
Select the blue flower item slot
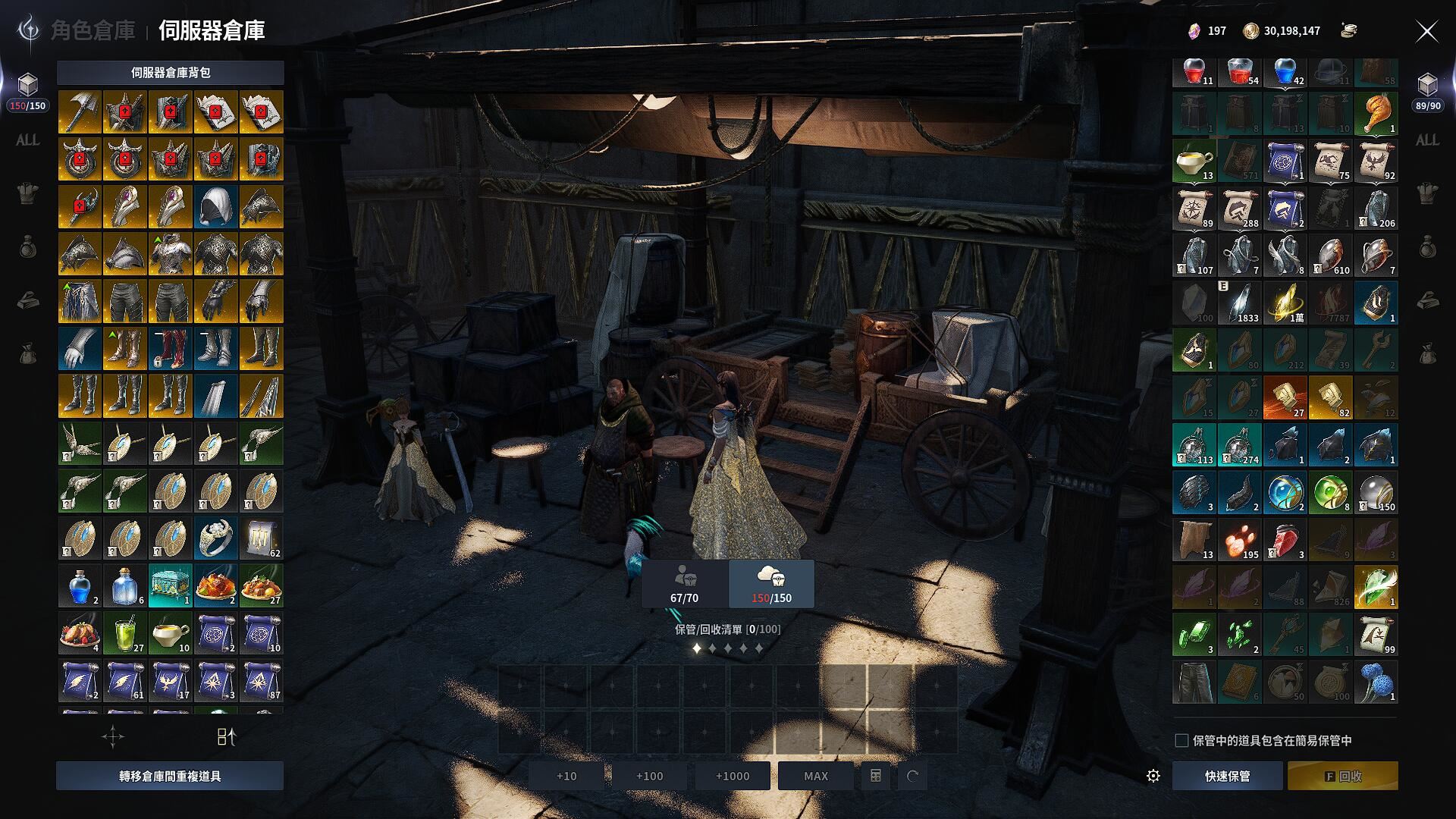point(1376,681)
